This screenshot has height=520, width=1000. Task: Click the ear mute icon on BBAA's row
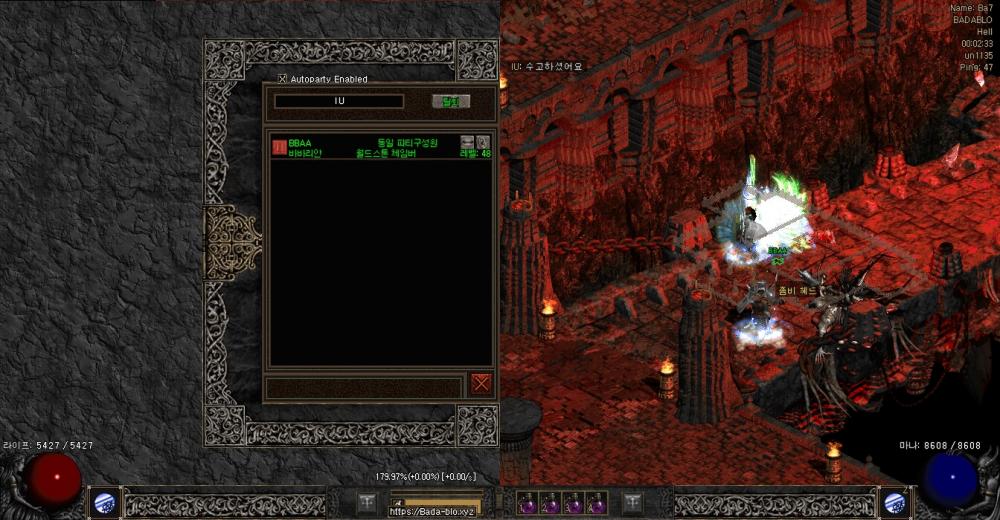point(483,142)
